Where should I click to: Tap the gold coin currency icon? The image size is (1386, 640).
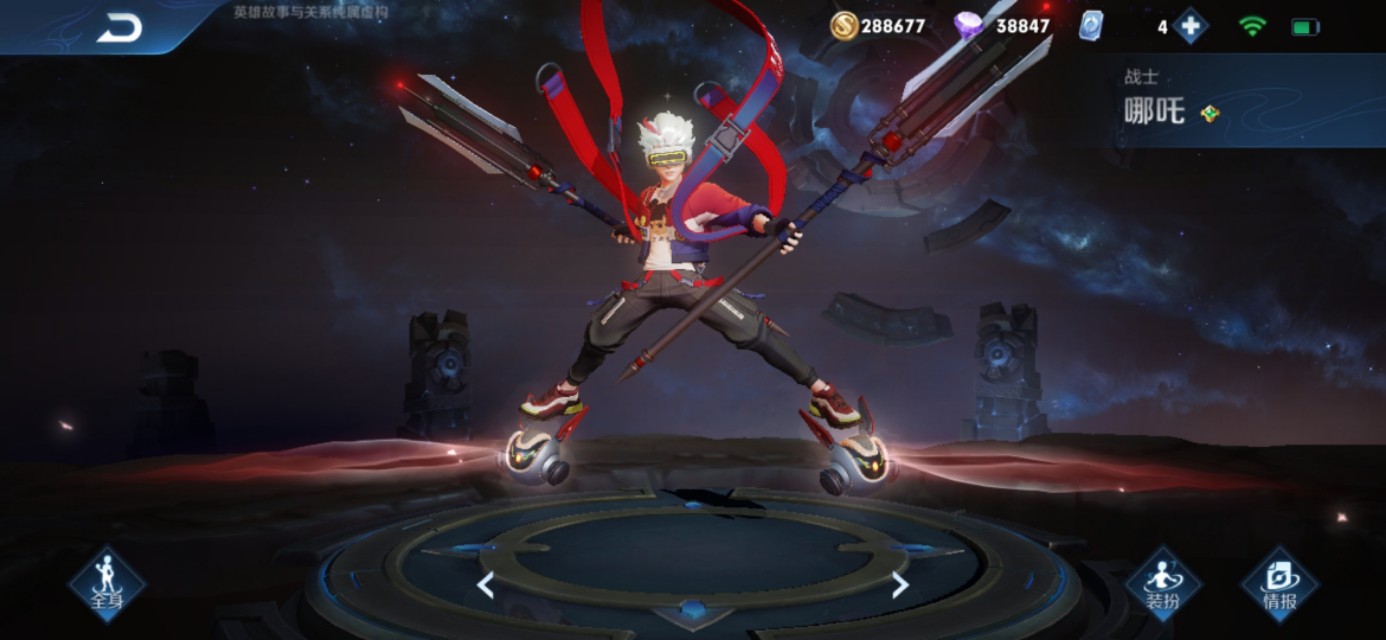[x=845, y=26]
